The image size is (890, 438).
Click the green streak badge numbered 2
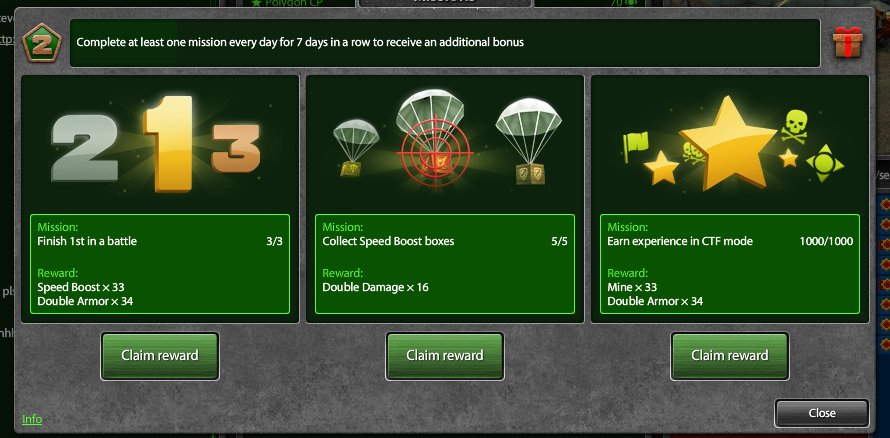(42, 43)
